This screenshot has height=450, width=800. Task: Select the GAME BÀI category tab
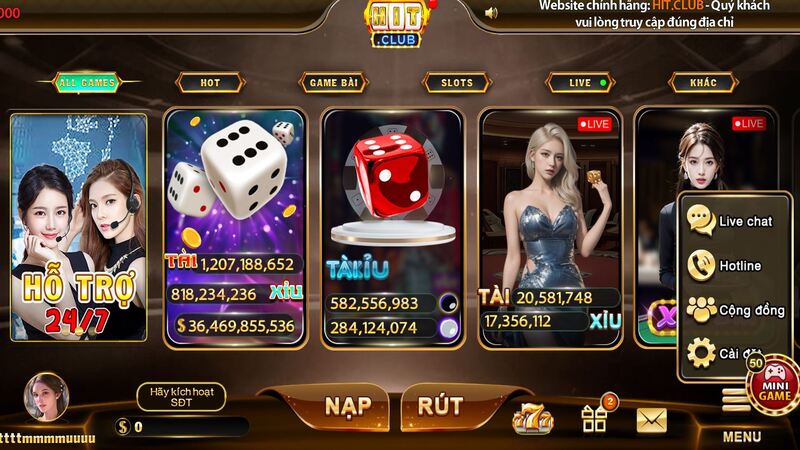click(x=332, y=83)
